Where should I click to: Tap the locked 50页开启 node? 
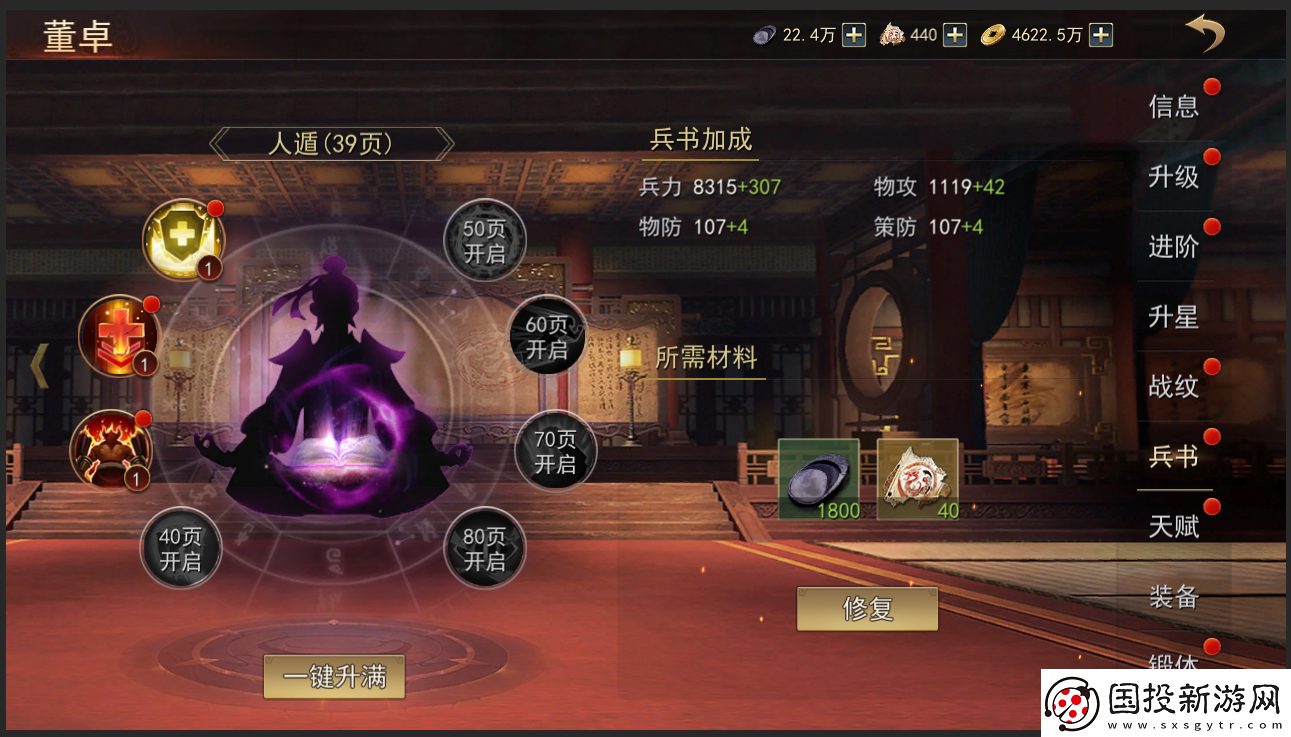click(x=485, y=241)
